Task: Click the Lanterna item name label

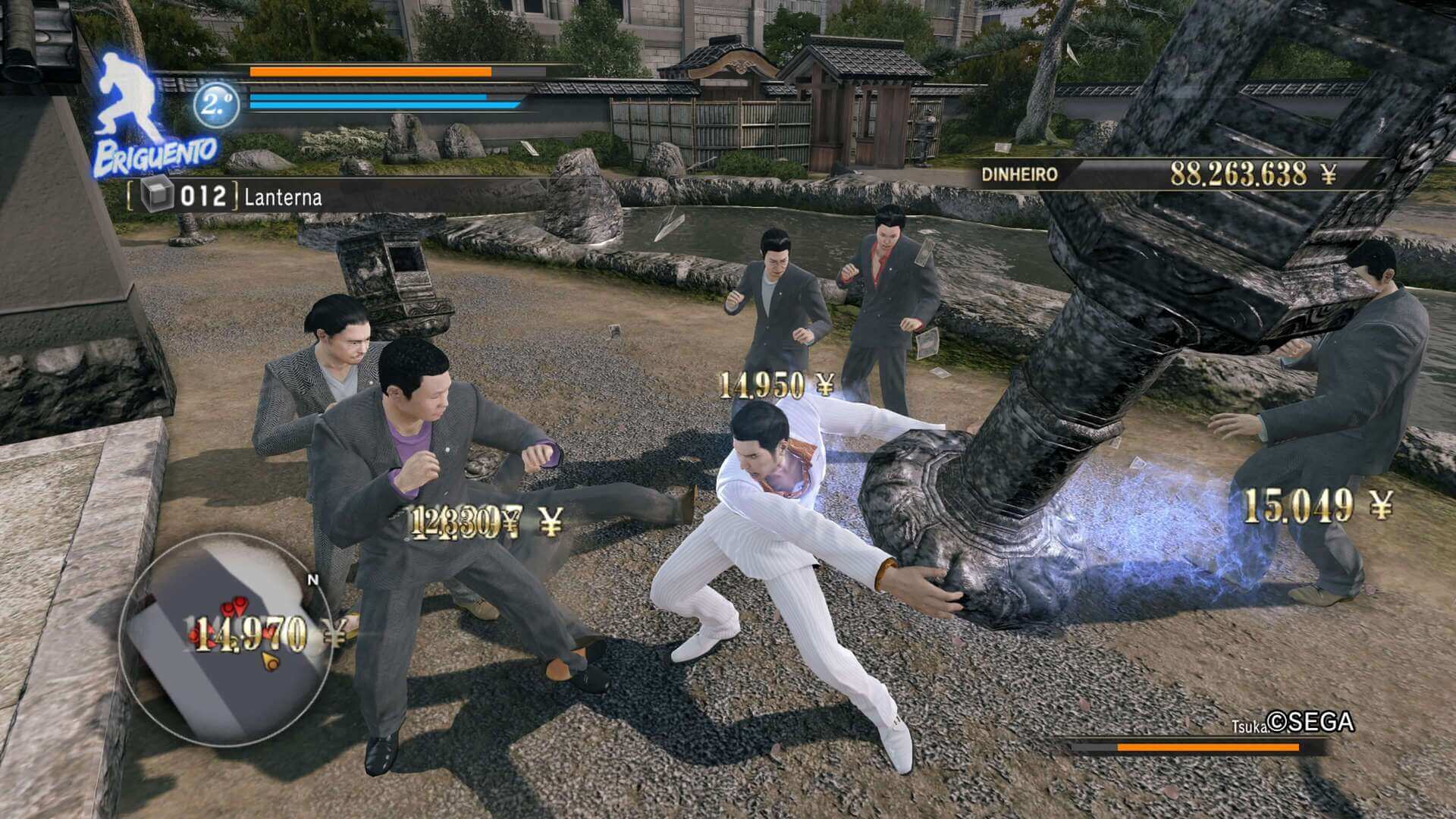Action: coord(283,198)
